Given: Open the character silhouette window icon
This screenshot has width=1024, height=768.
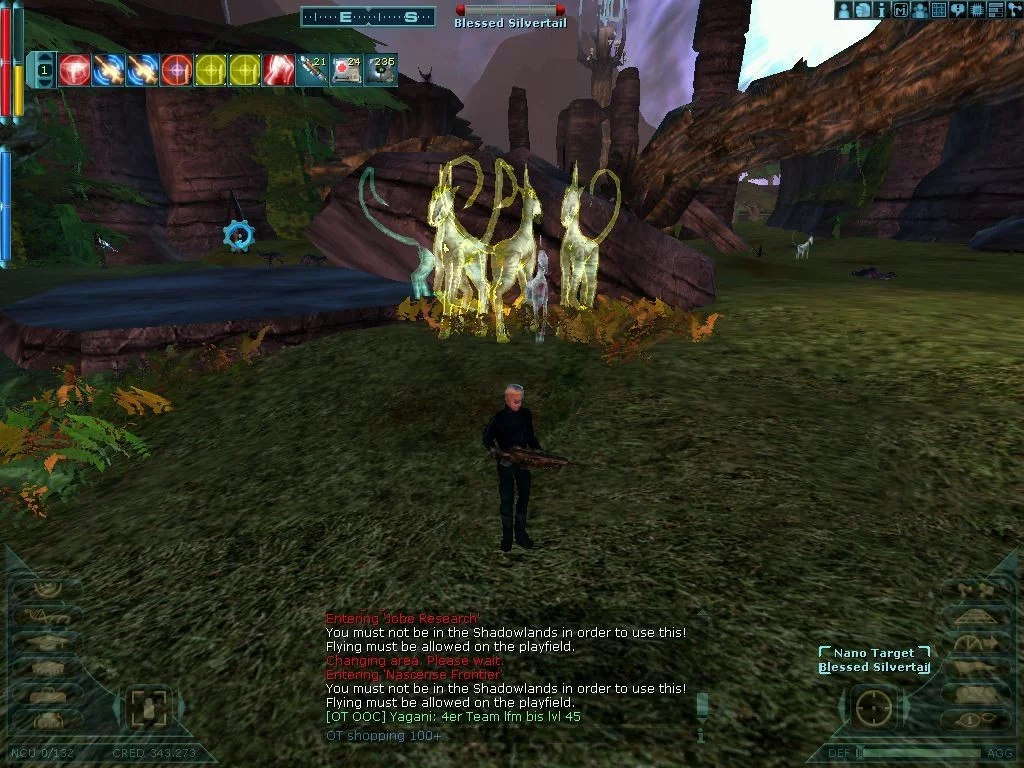Looking at the screenshot, I should 844,10.
